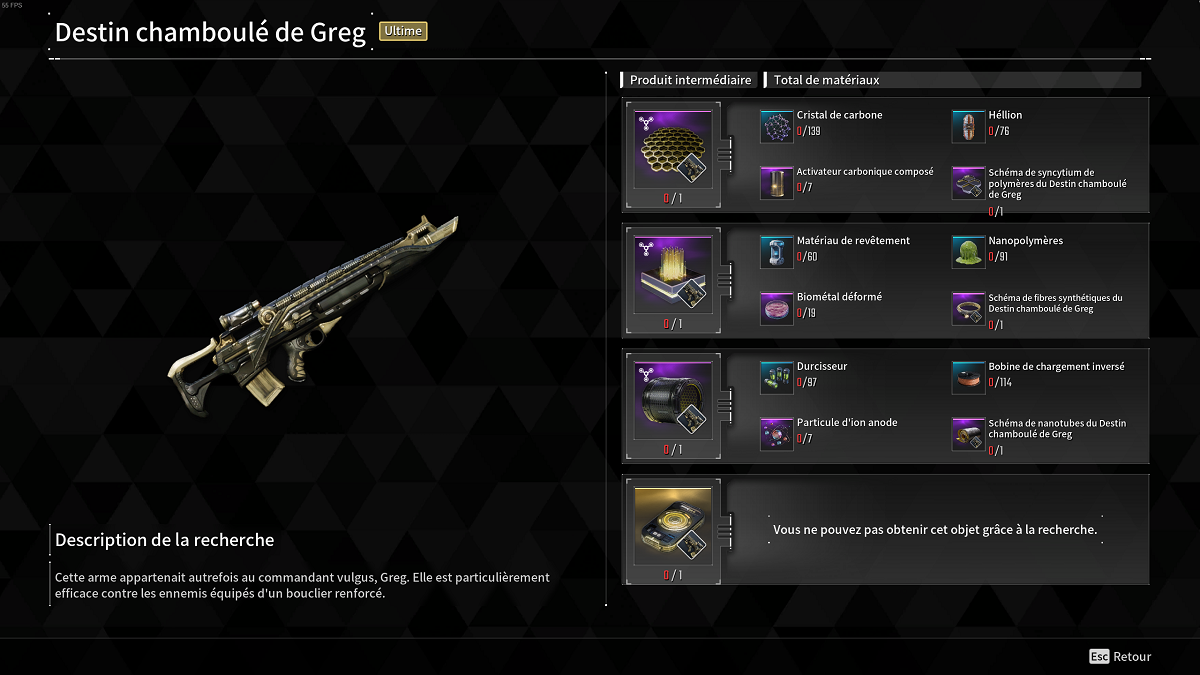The height and width of the screenshot is (675, 1200).
Task: Select the Cristal de carbone material icon
Action: (x=777, y=127)
